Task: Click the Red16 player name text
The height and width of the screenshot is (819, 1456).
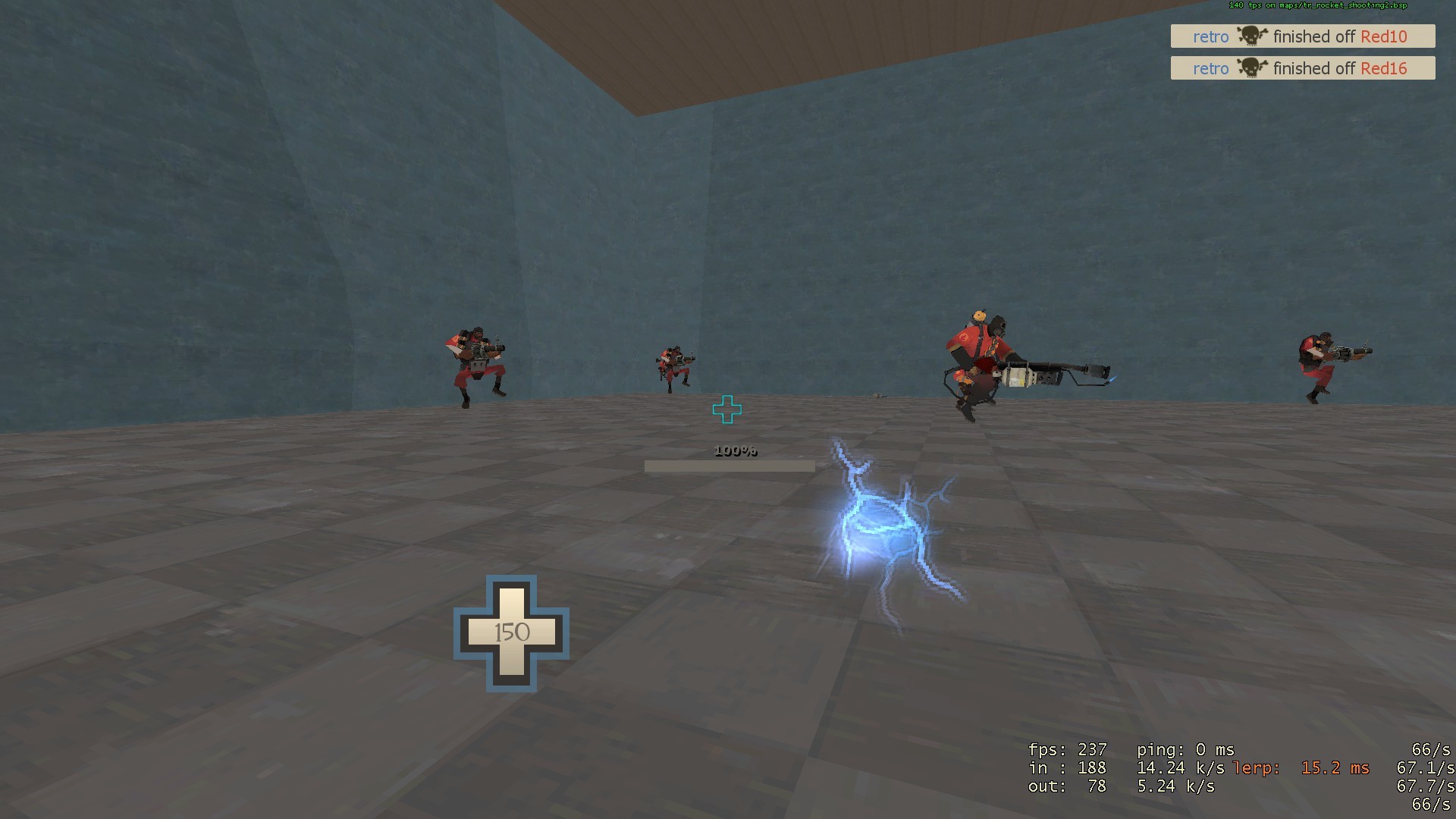Action: coord(1383,68)
